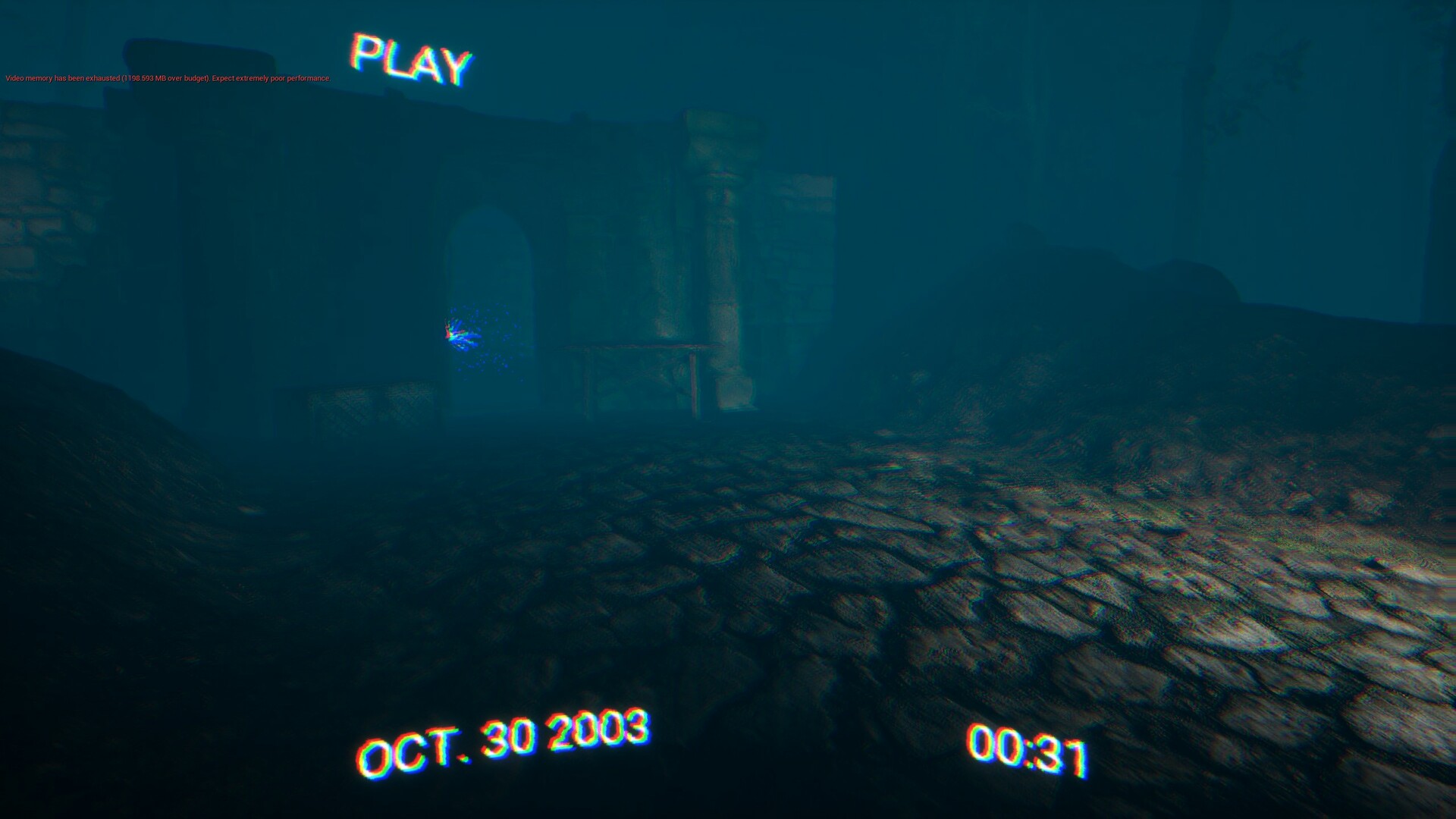This screenshot has width=1456, height=819.
Task: Click the 00:31 recording timer
Action: 1028,751
